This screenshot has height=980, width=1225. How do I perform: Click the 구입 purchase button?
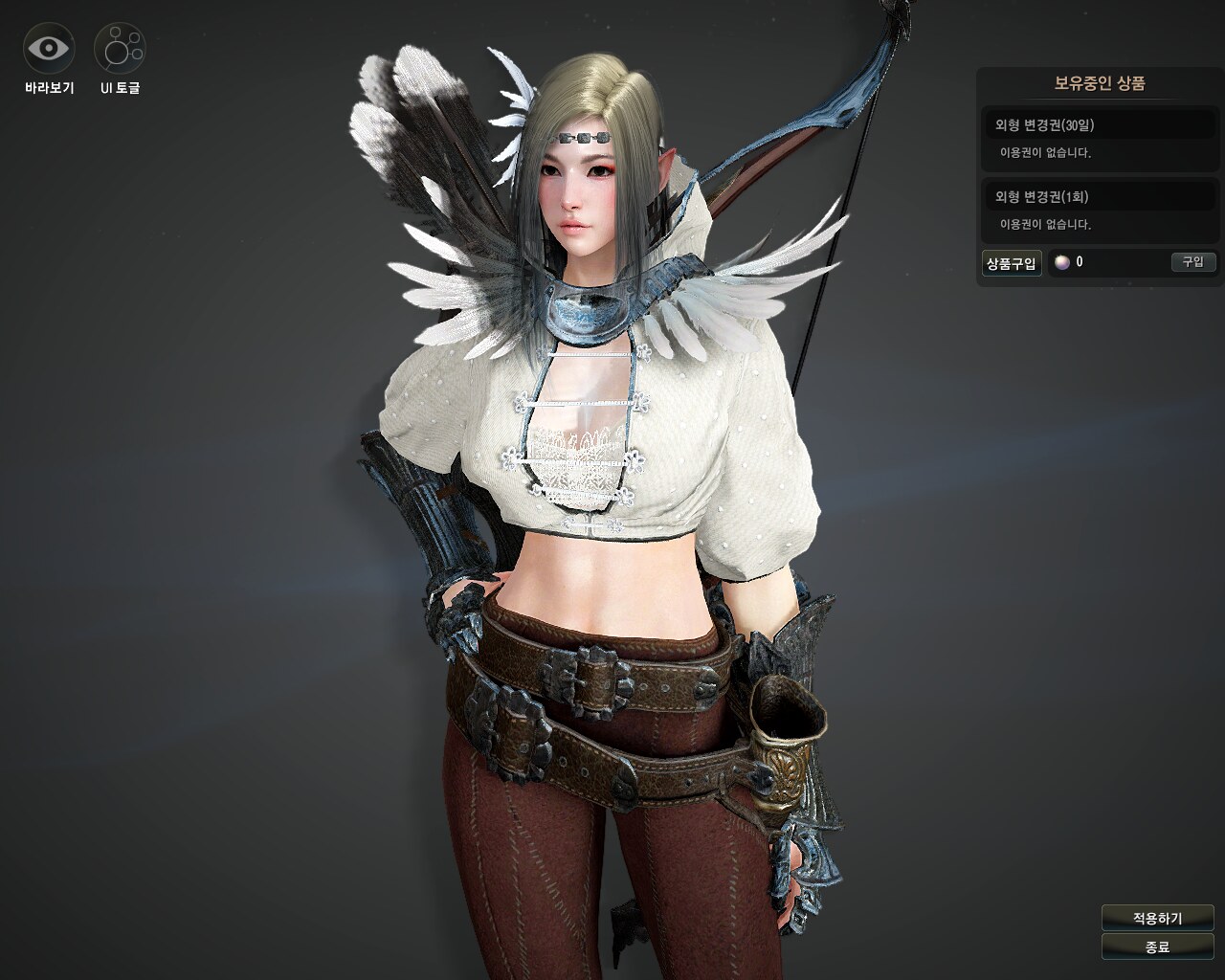(1192, 261)
